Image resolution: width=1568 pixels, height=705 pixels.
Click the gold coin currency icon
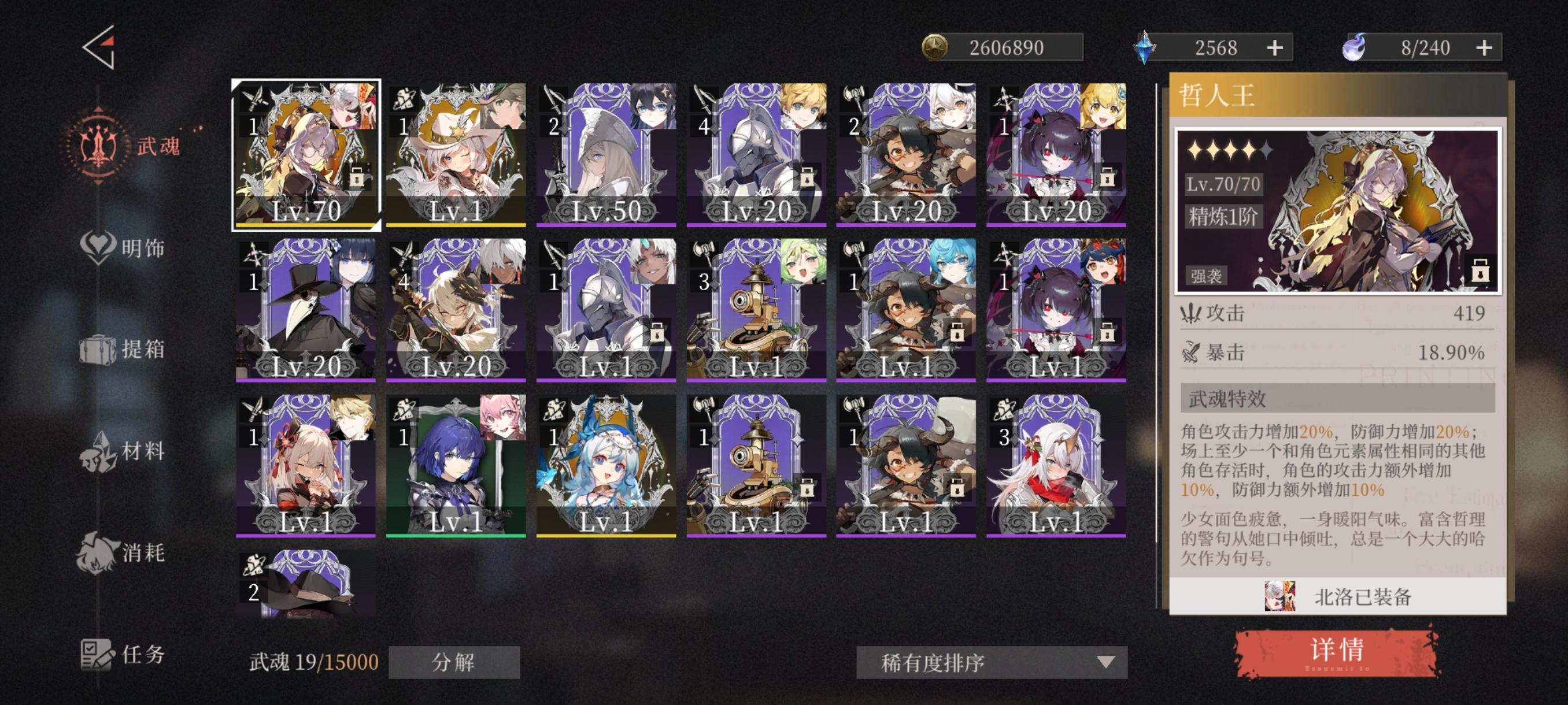pyautogui.click(x=935, y=47)
